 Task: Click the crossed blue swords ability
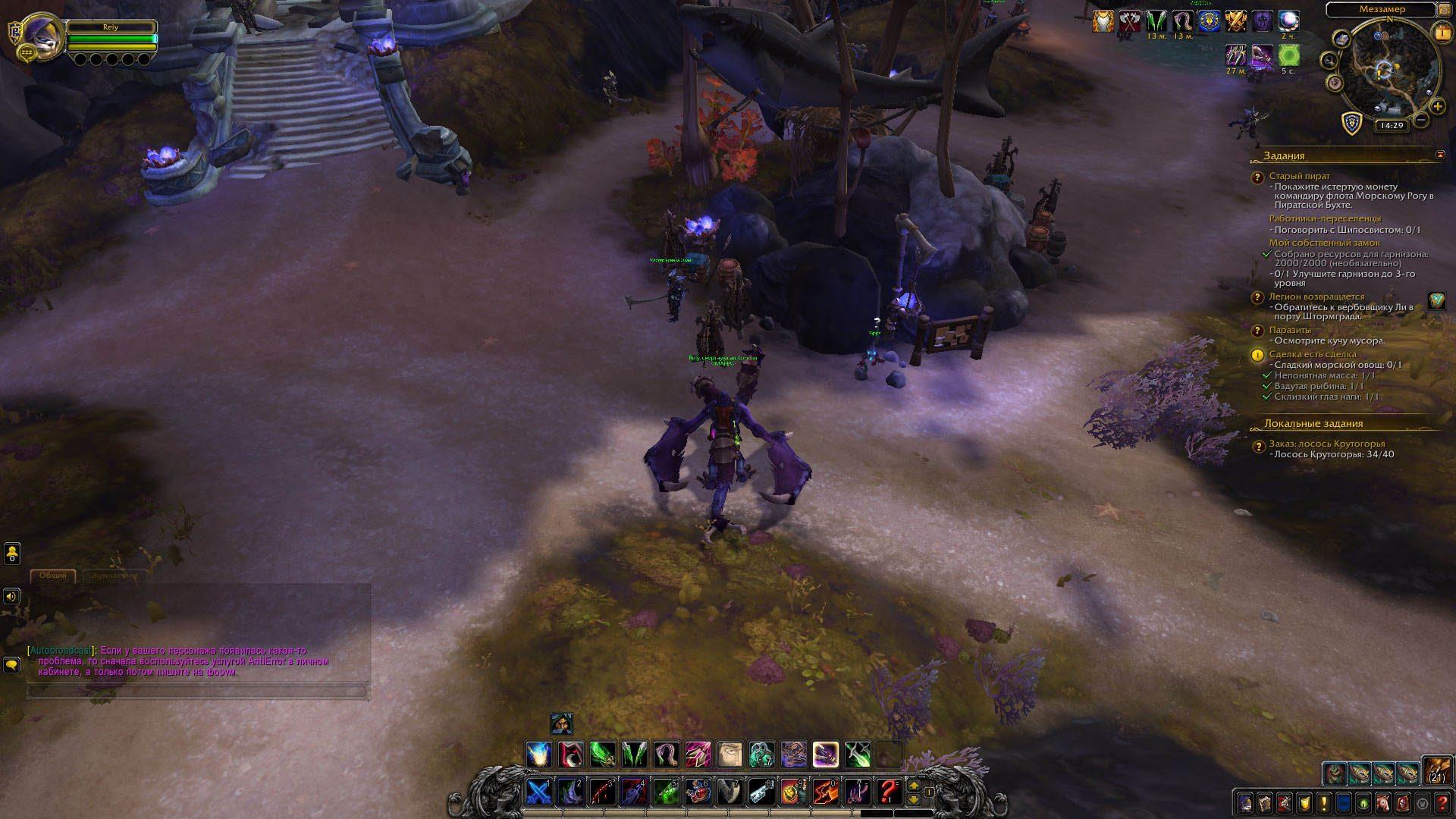click(538, 792)
